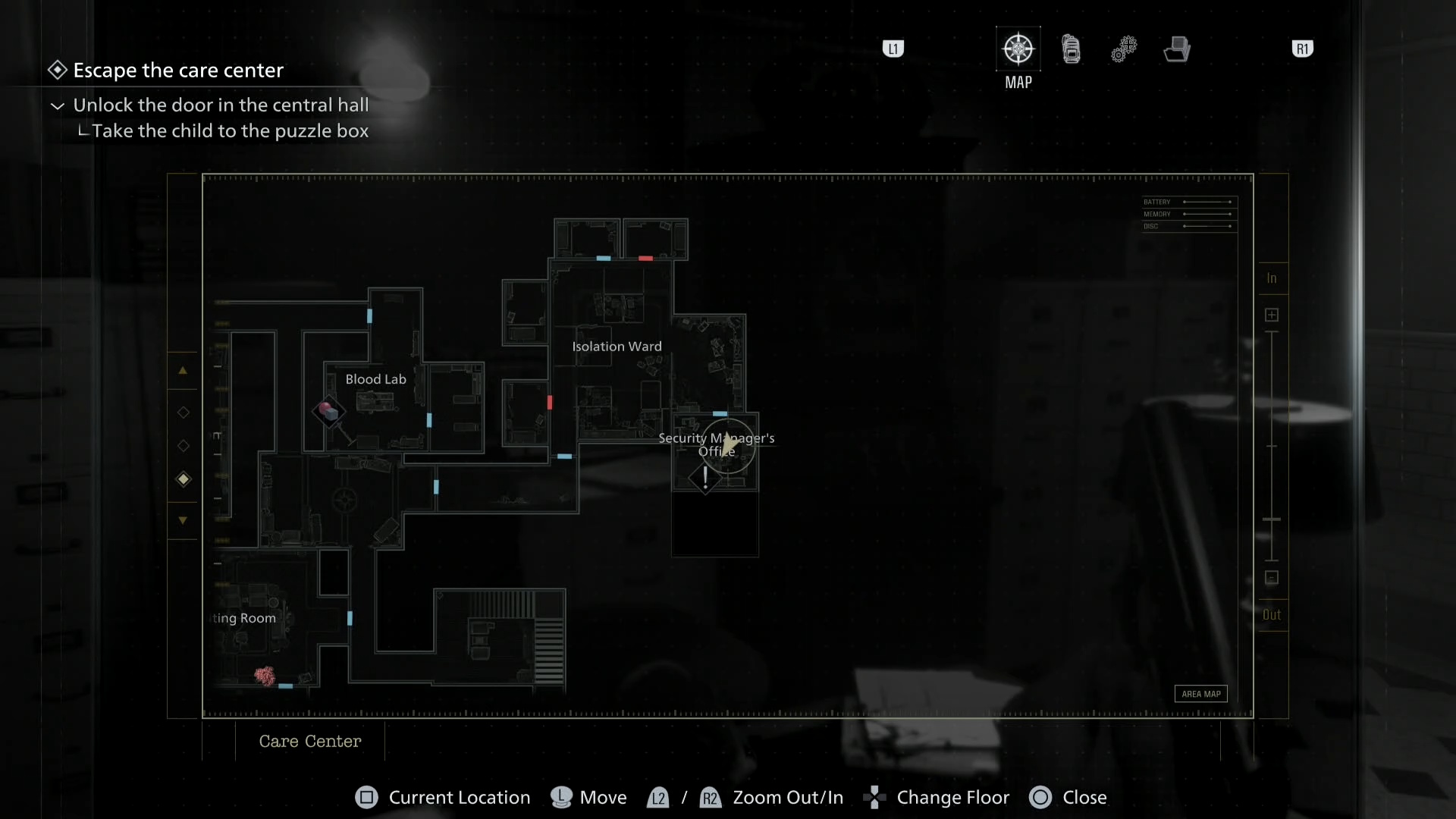Select the highlighted diamond floor marker
This screenshot has width=1456, height=819.
[x=183, y=479]
